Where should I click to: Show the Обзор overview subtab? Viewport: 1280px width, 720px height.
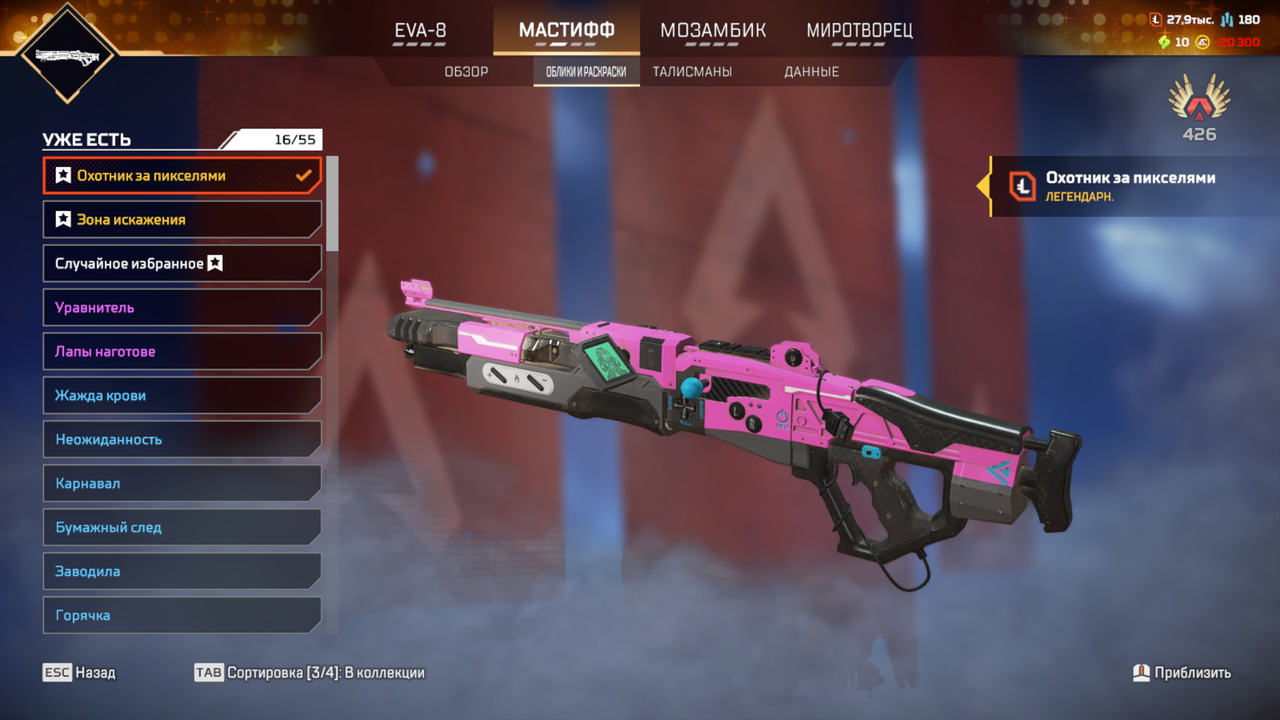466,72
